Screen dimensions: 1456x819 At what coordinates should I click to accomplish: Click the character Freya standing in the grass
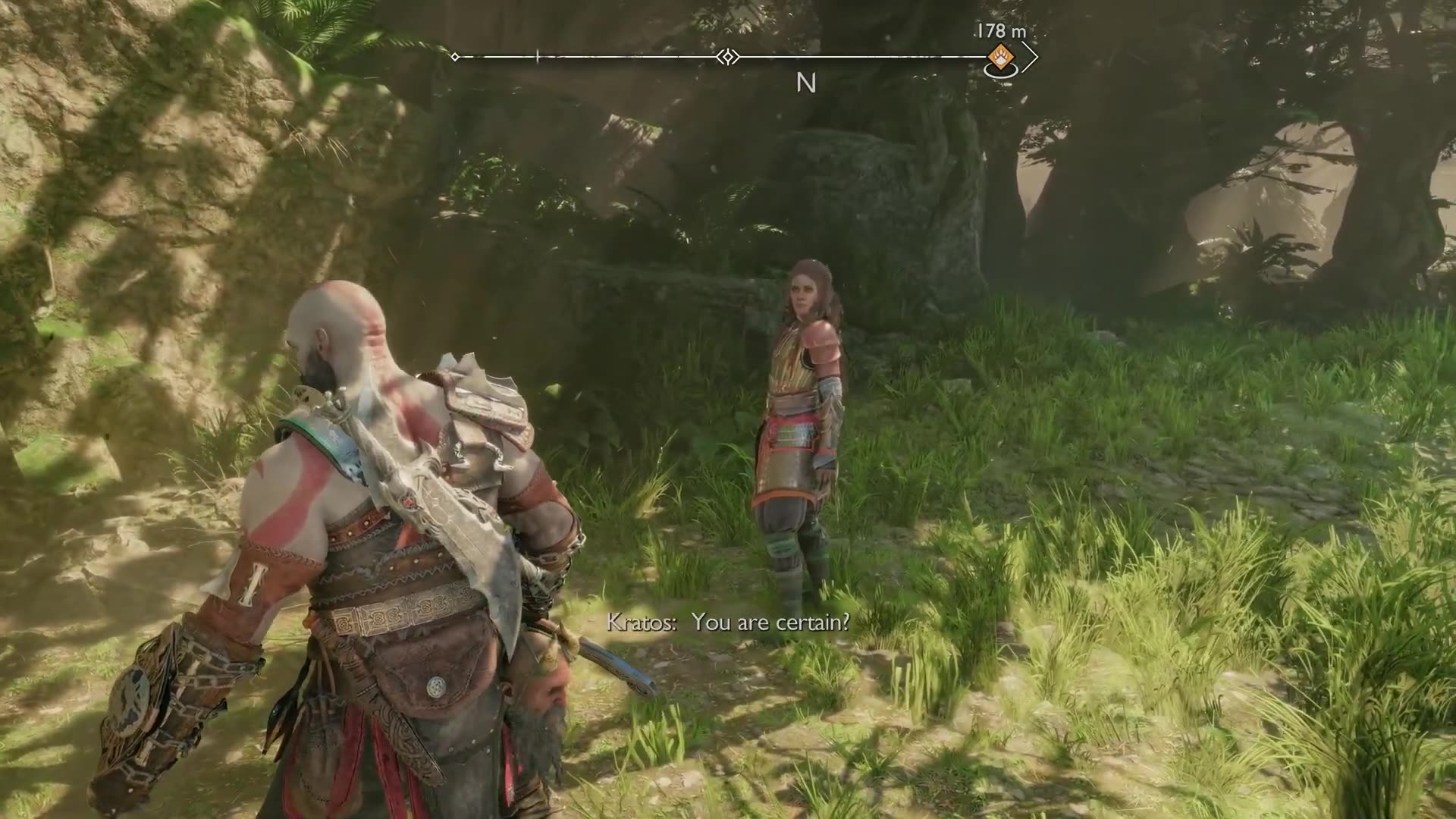pyautogui.click(x=801, y=409)
